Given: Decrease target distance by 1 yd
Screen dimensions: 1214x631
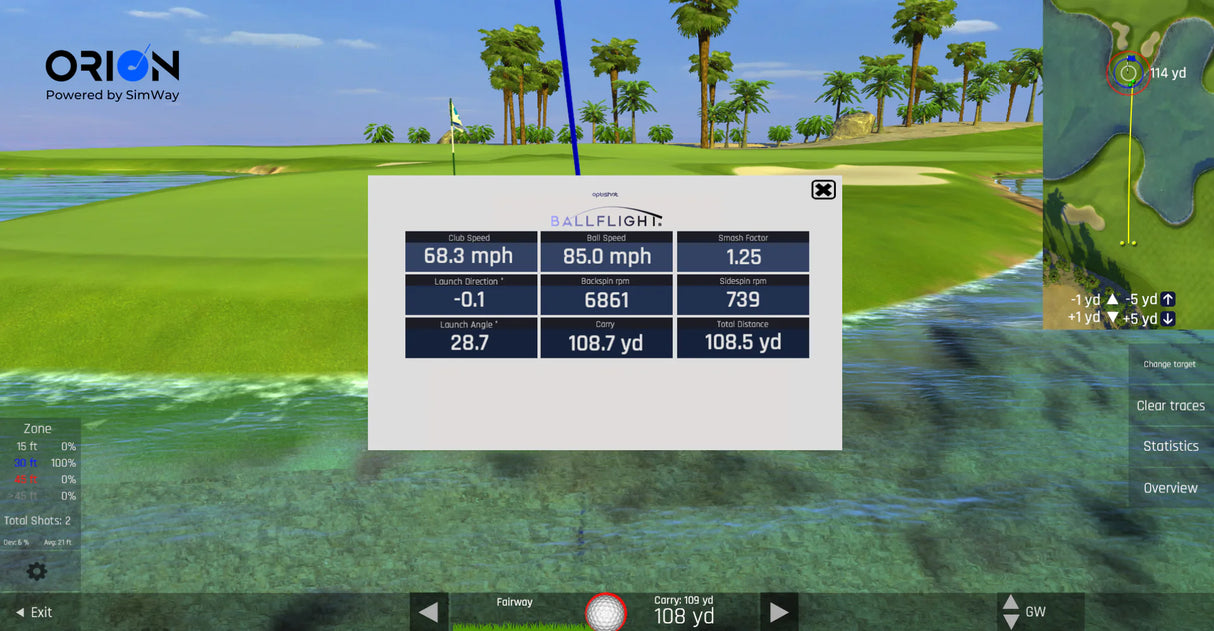Looking at the screenshot, I should [x=1111, y=299].
